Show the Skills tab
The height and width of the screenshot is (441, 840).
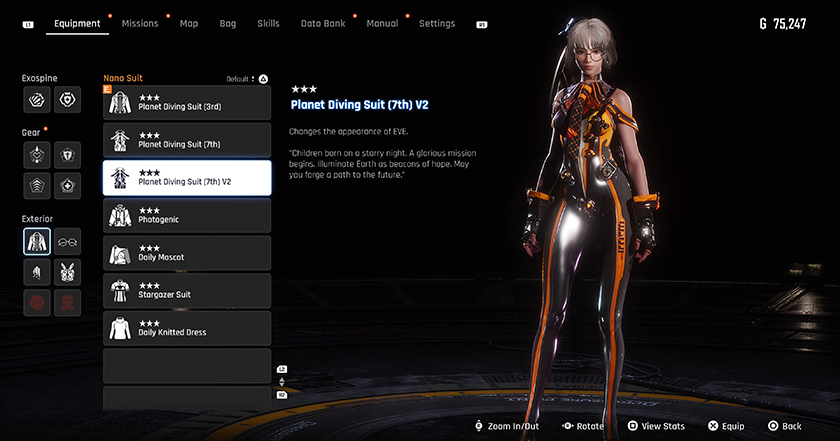pos(268,23)
